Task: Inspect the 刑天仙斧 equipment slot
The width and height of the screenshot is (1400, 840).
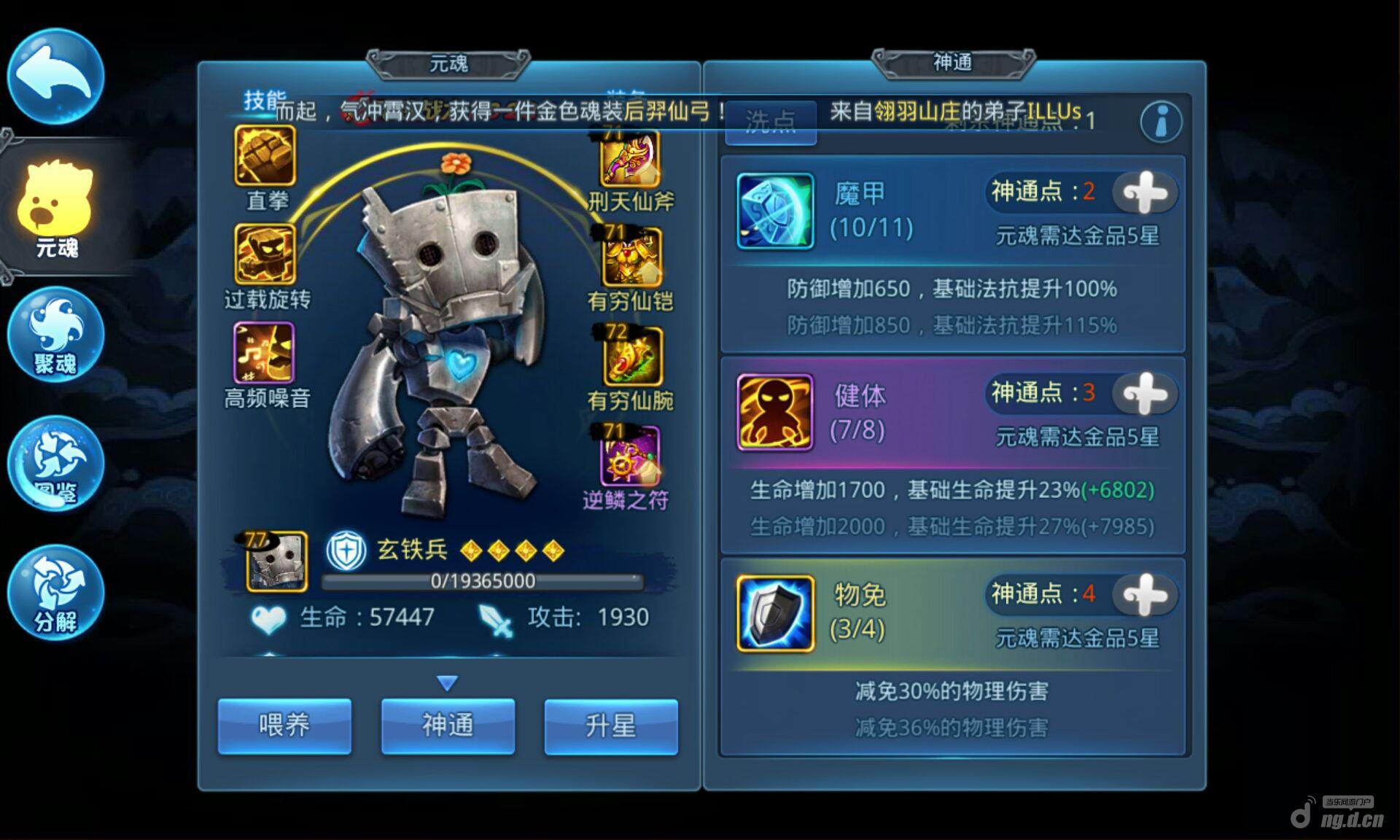Action: pos(630,159)
